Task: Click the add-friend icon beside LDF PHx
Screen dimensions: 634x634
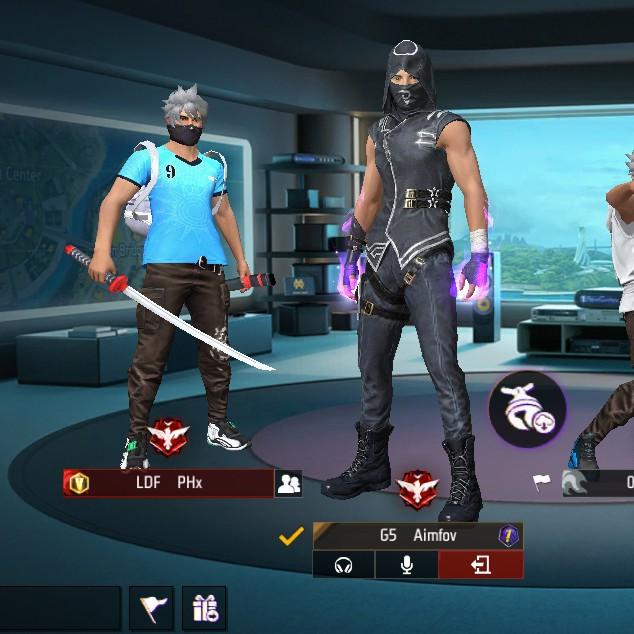Action: (x=289, y=484)
